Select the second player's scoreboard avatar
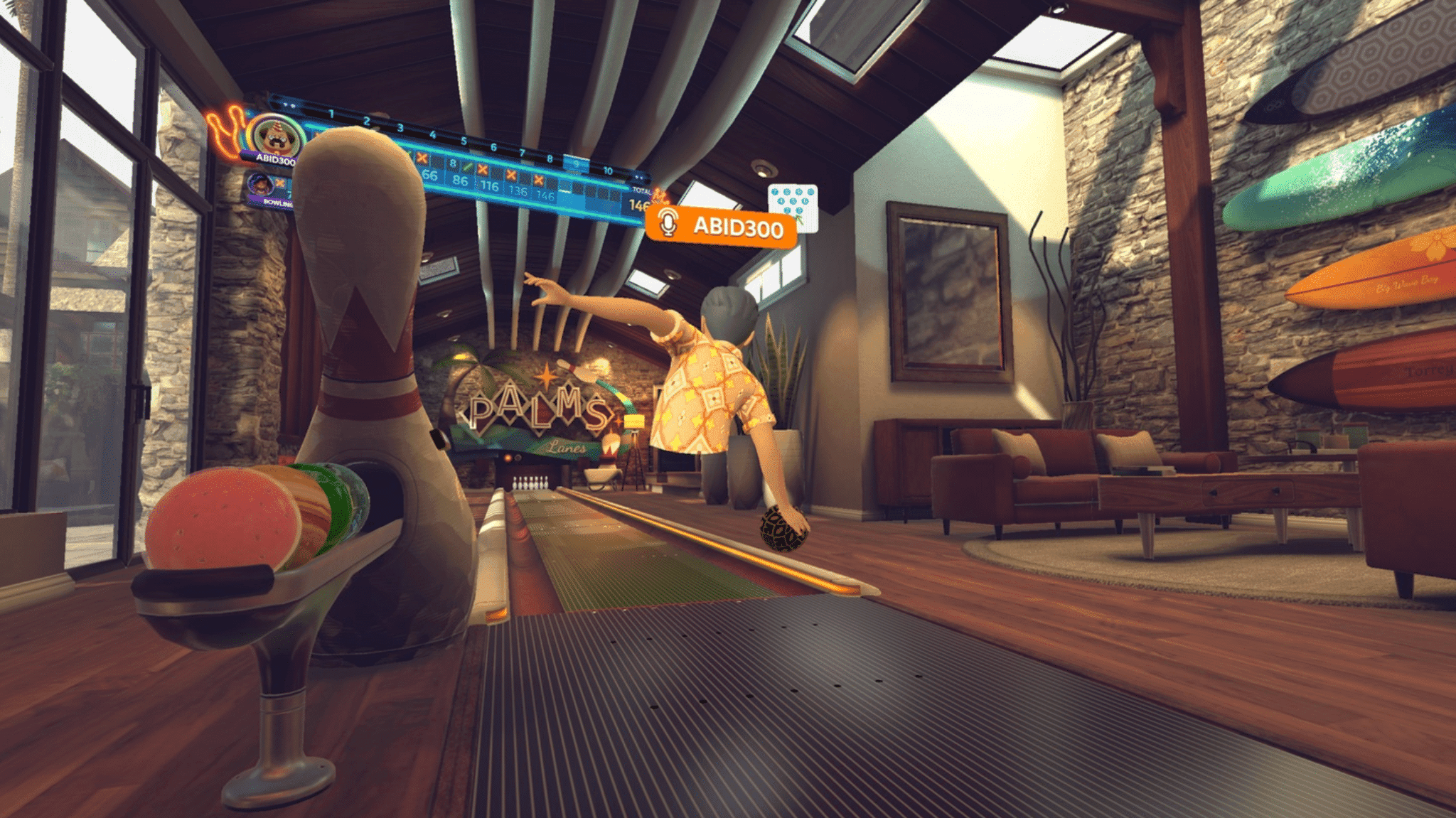This screenshot has height=818, width=1456. click(x=261, y=184)
